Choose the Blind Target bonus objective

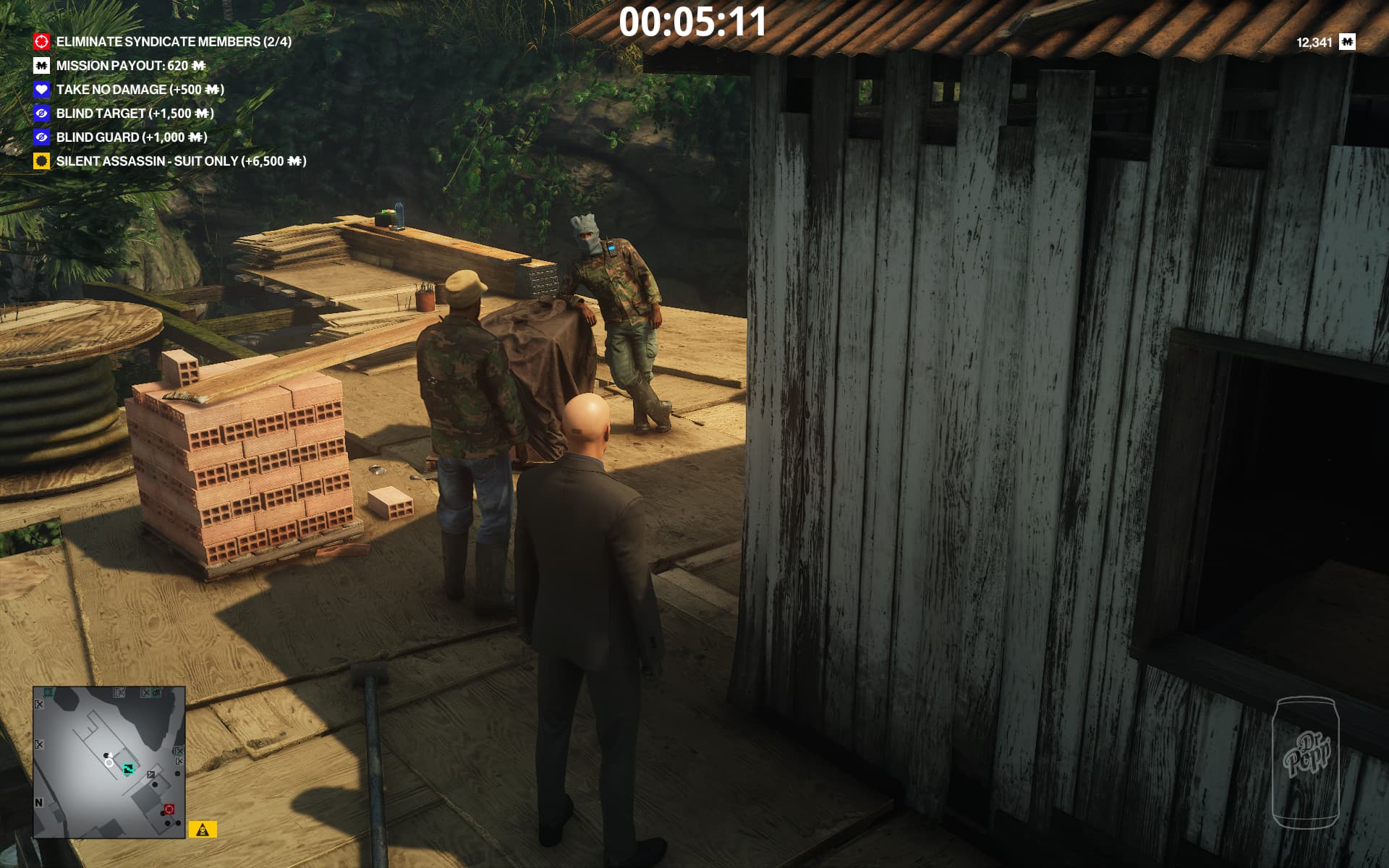135,114
